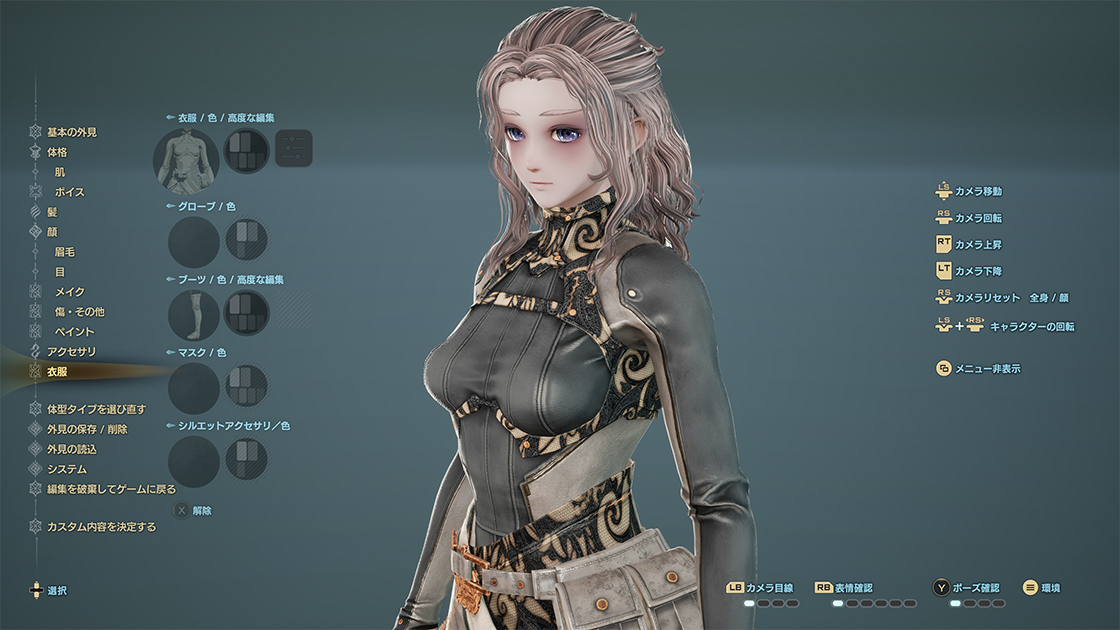Choose the 目 eyes sub-entry
Screen dimensions: 1120x630
click(60, 272)
